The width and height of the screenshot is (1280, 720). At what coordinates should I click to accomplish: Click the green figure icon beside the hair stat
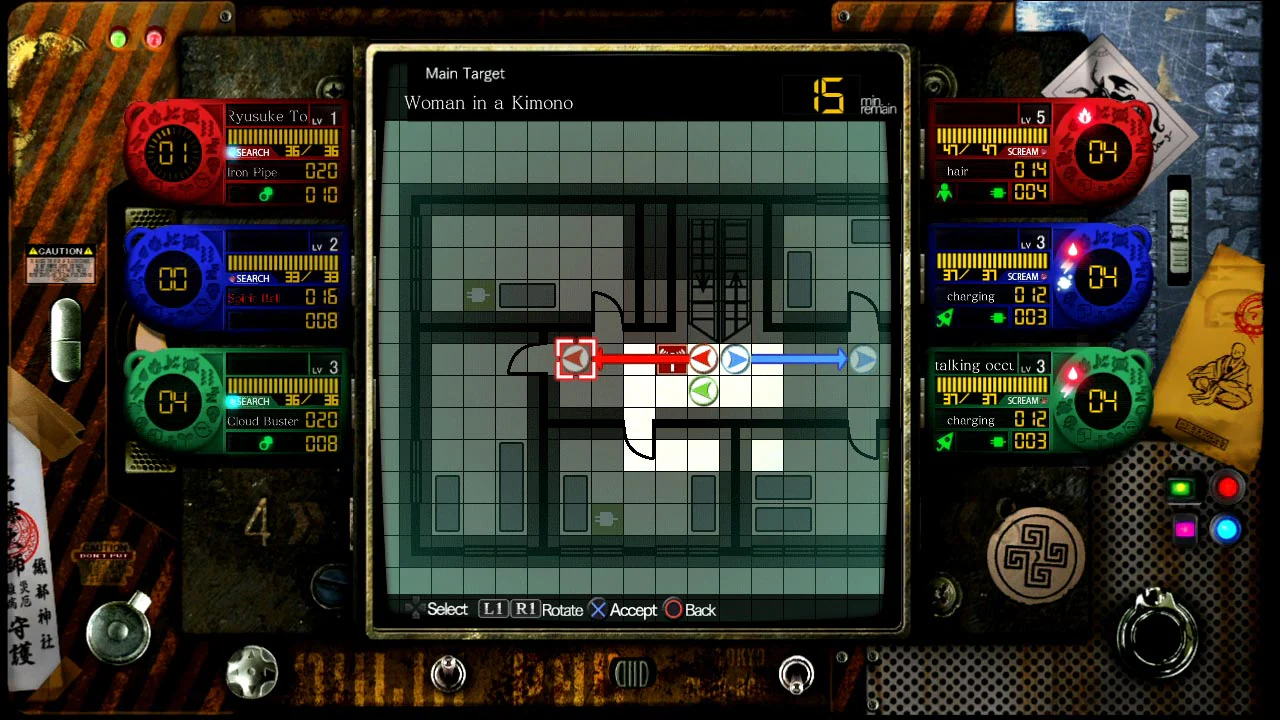click(944, 192)
